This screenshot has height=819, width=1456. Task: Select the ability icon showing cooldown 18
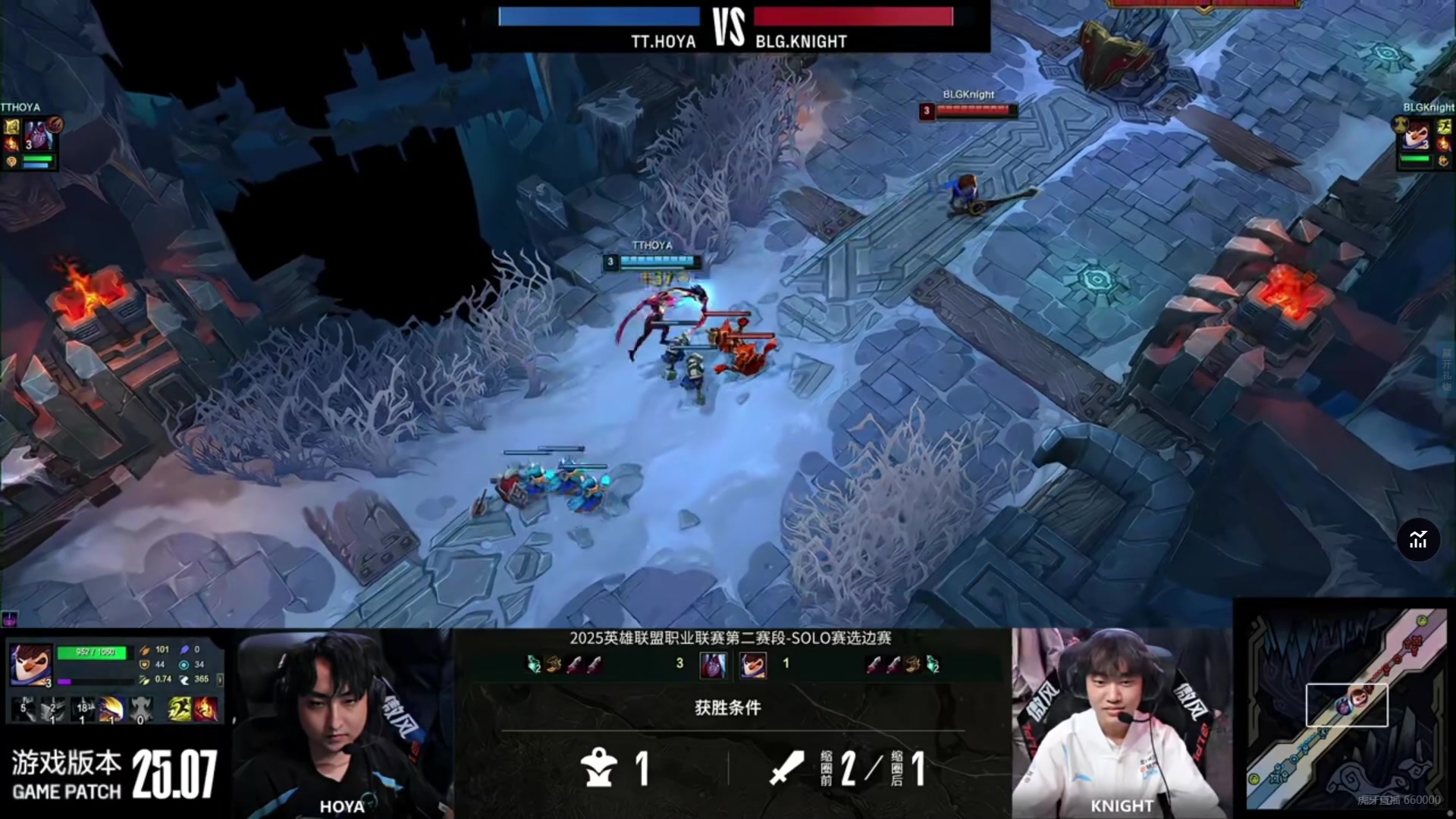pyautogui.click(x=82, y=709)
